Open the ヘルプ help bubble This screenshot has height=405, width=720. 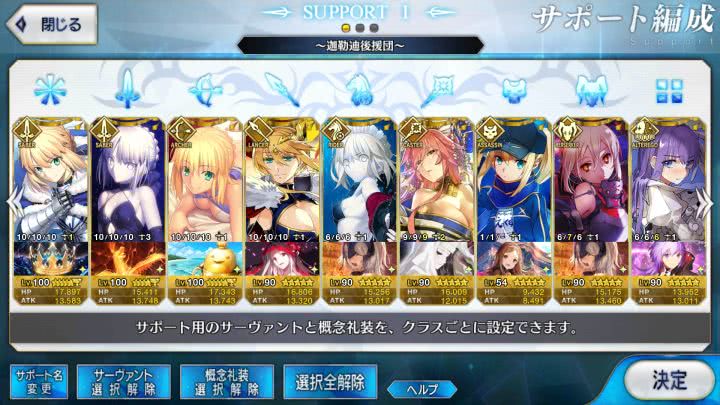(422, 389)
